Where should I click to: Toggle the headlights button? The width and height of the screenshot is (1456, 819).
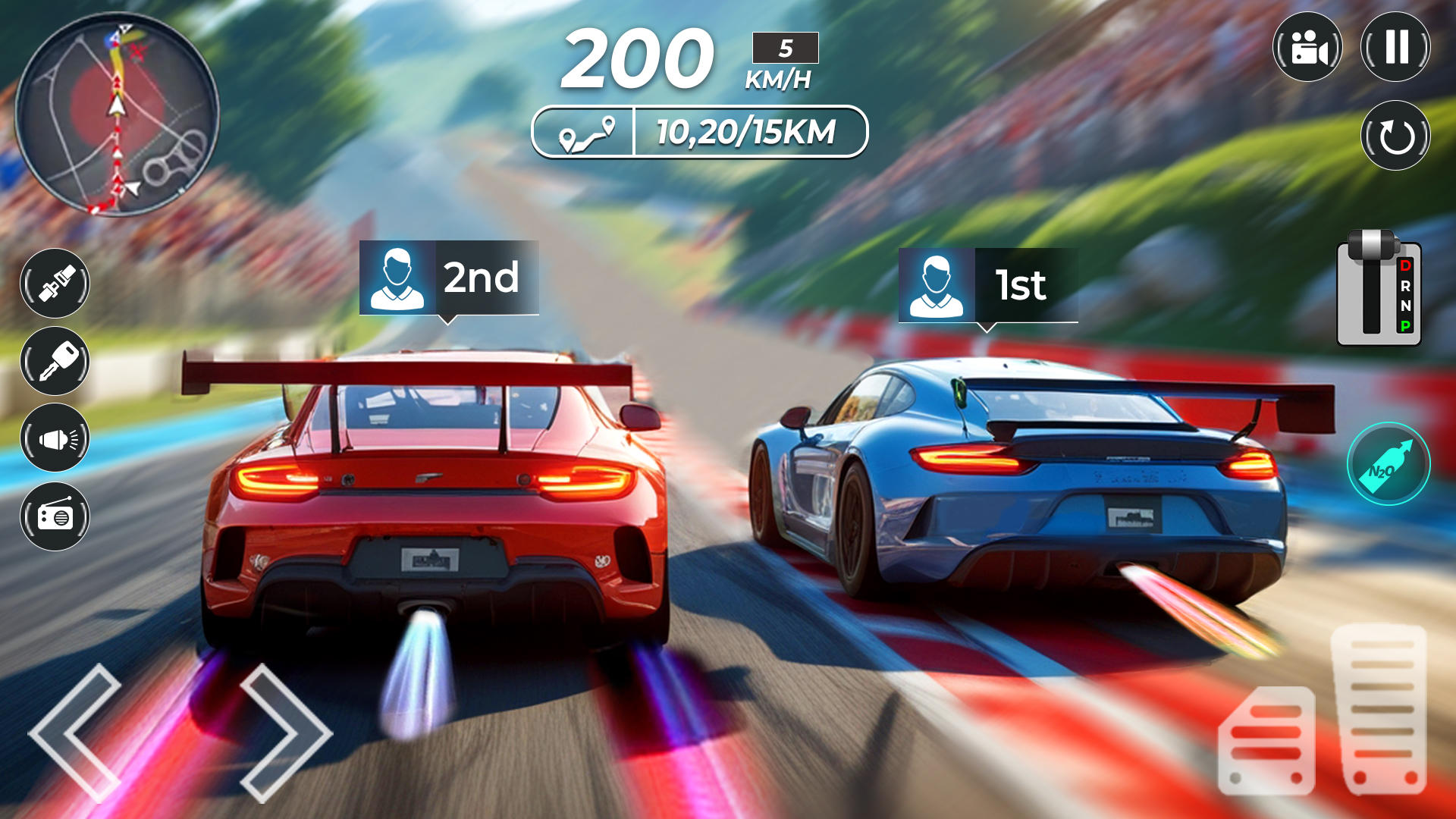(x=55, y=438)
